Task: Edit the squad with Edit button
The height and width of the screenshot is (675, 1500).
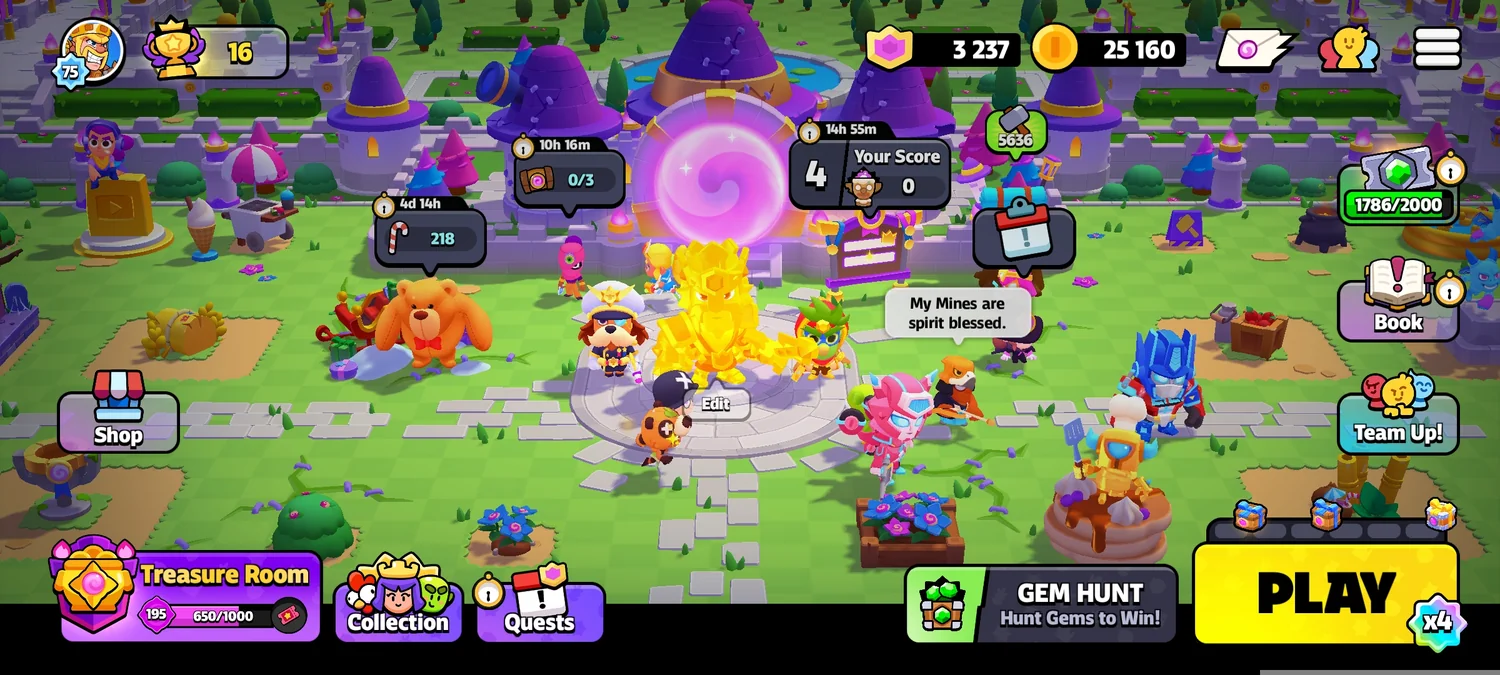Action: 716,404
